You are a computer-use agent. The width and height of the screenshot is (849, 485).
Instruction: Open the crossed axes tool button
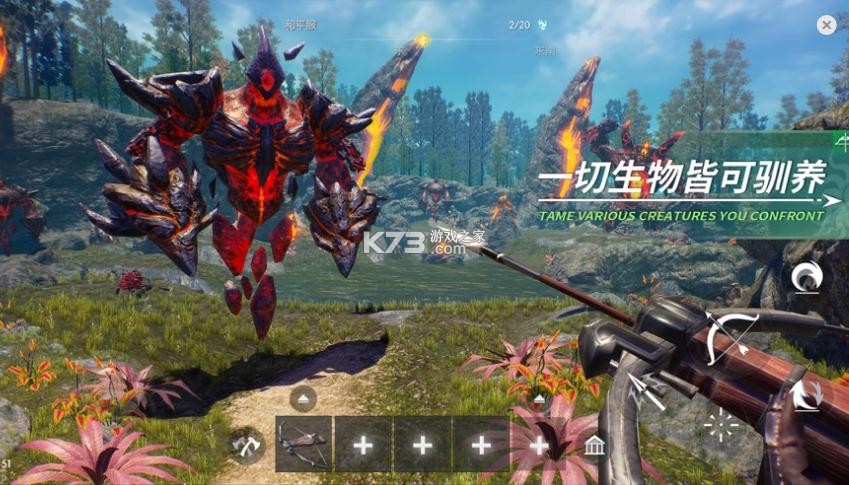247,445
